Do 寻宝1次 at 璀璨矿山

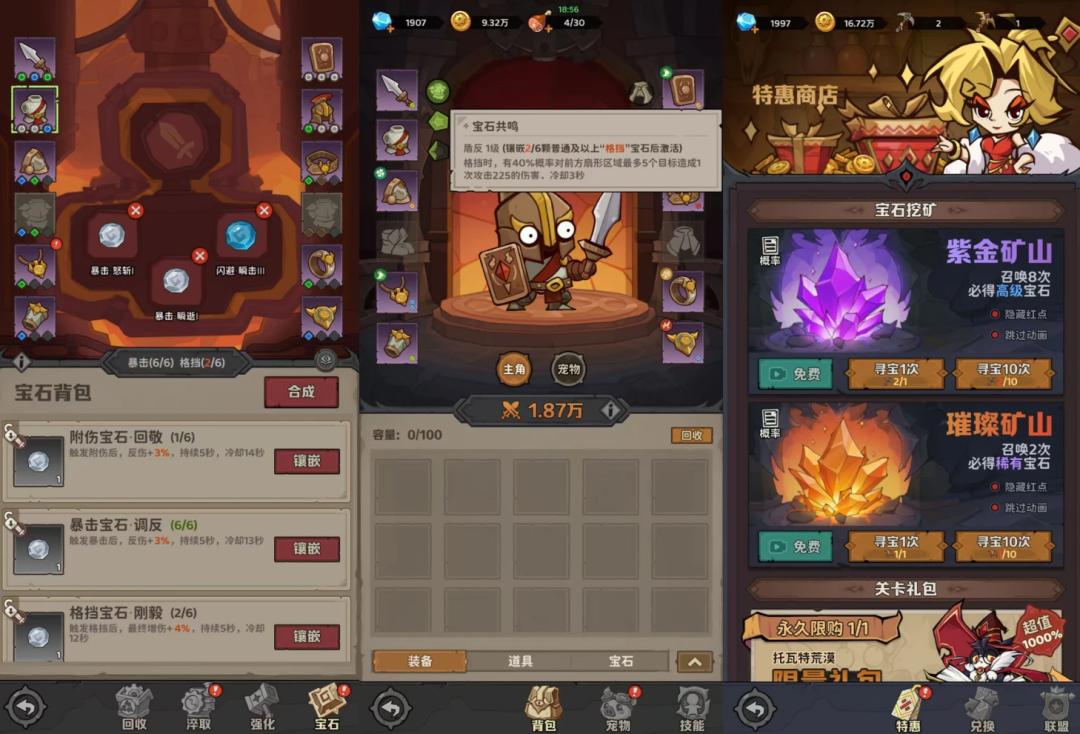pos(896,546)
